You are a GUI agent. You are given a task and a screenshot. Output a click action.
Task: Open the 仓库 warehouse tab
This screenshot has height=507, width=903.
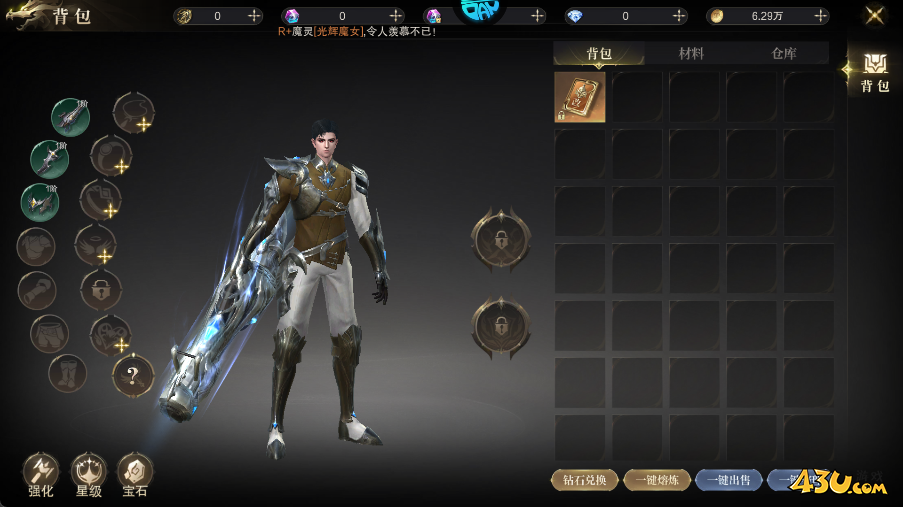point(784,53)
